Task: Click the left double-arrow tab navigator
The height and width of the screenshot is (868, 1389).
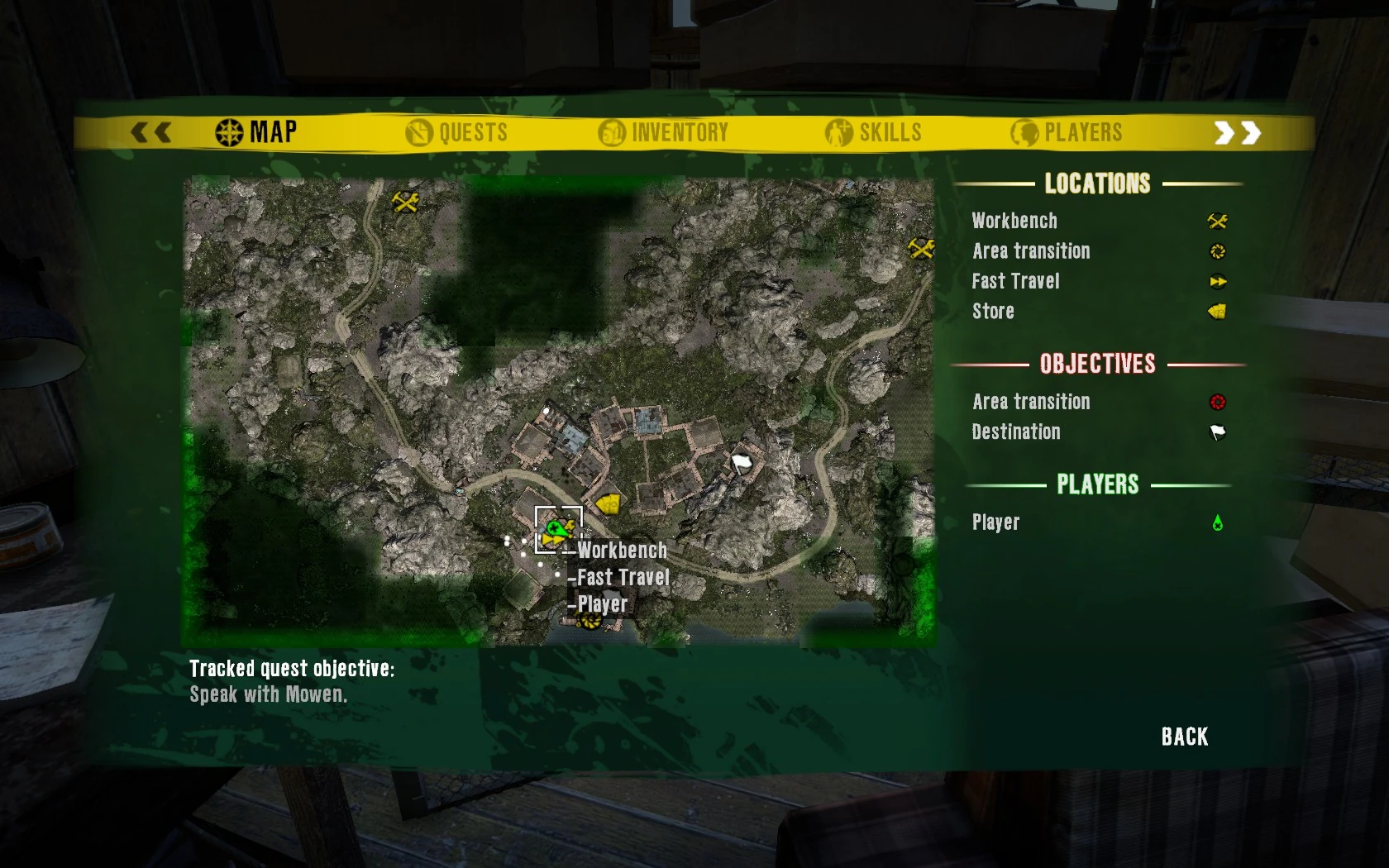Action: tap(151, 132)
